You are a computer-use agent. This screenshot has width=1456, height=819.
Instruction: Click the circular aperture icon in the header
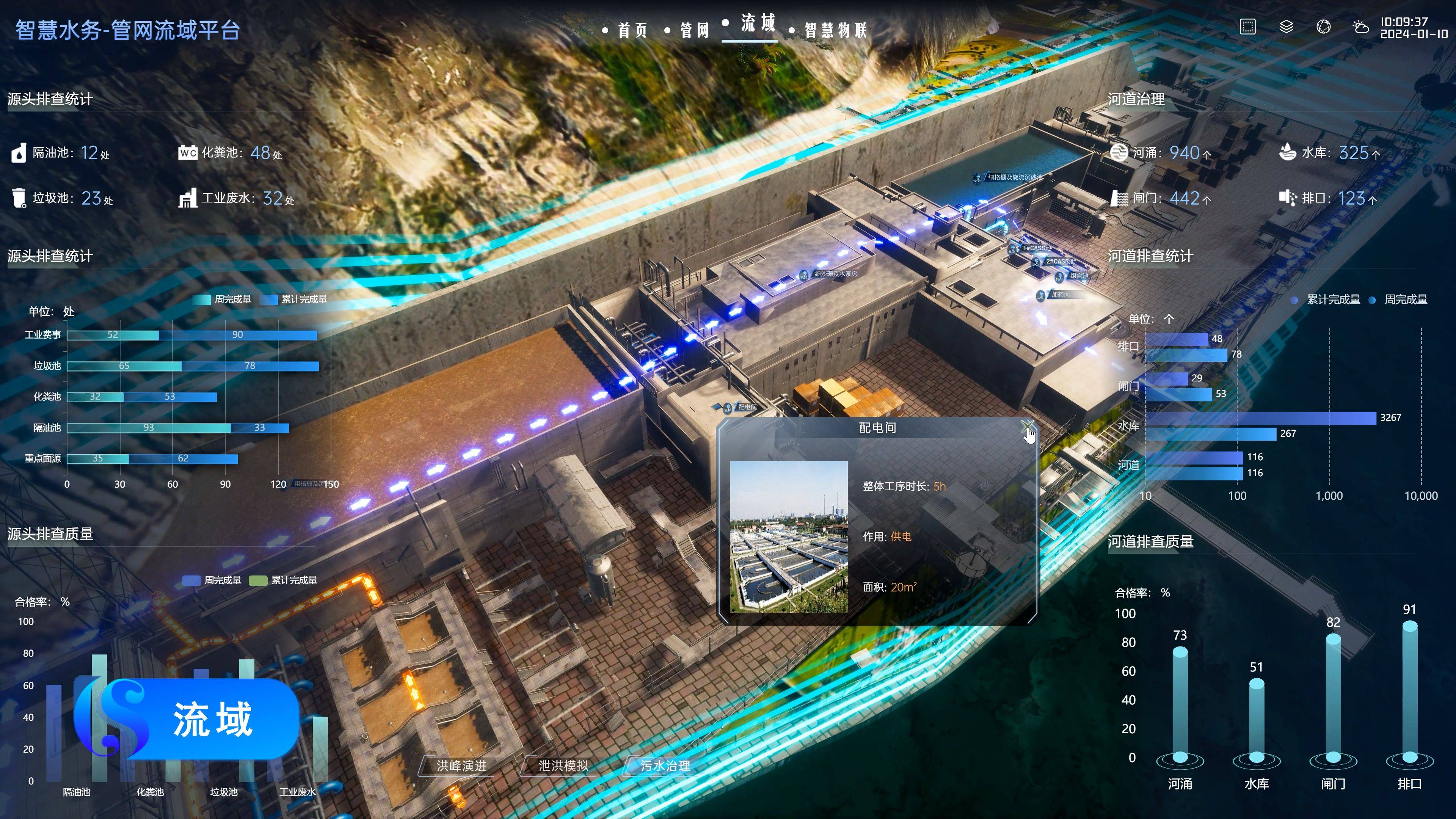tap(1323, 27)
